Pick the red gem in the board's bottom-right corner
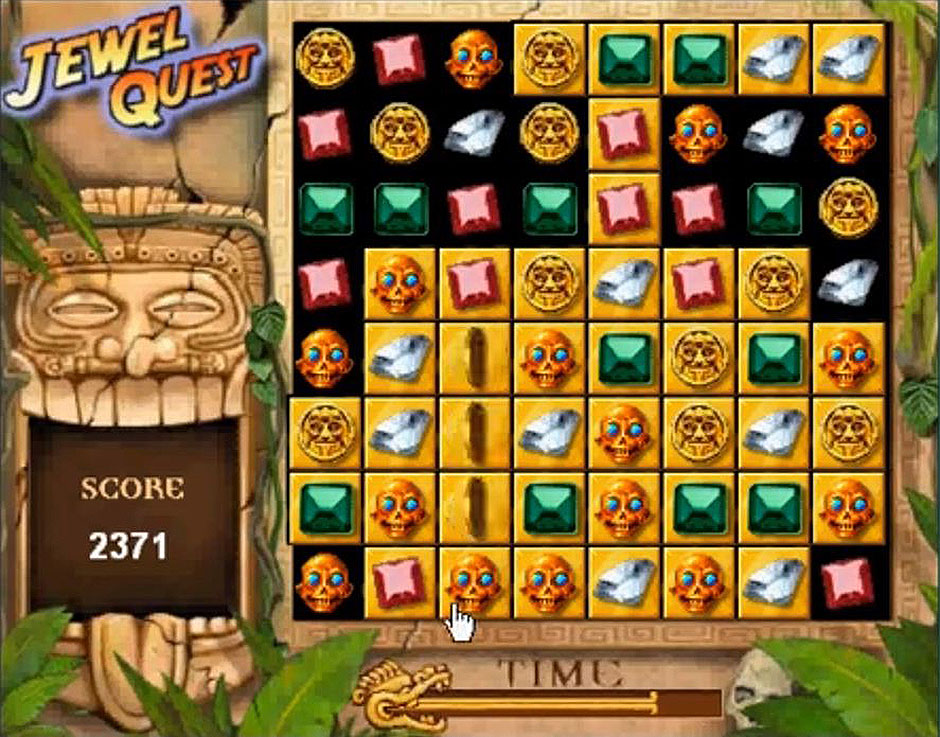940x737 pixels. click(x=847, y=582)
